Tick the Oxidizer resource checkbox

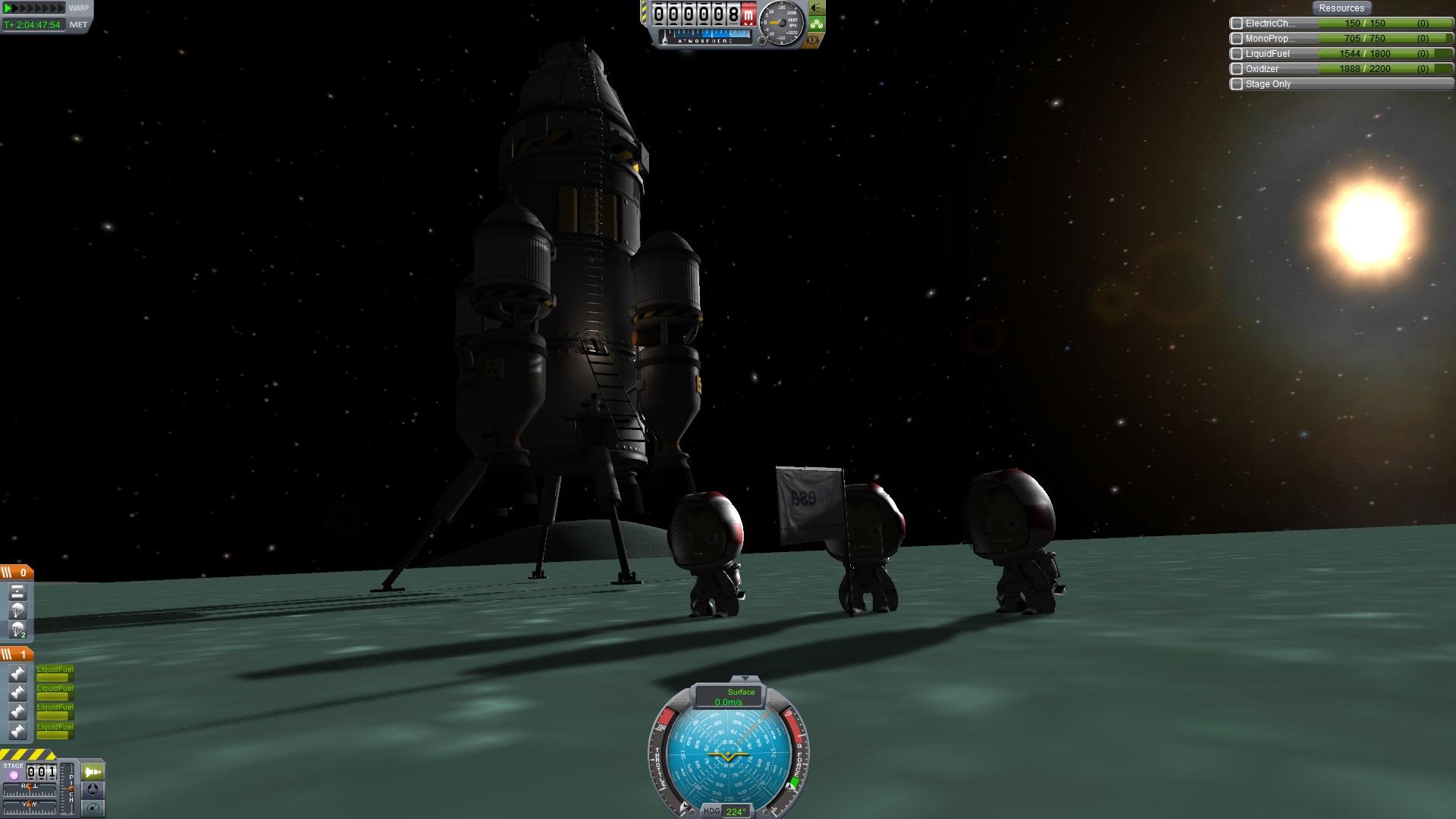tap(1237, 69)
